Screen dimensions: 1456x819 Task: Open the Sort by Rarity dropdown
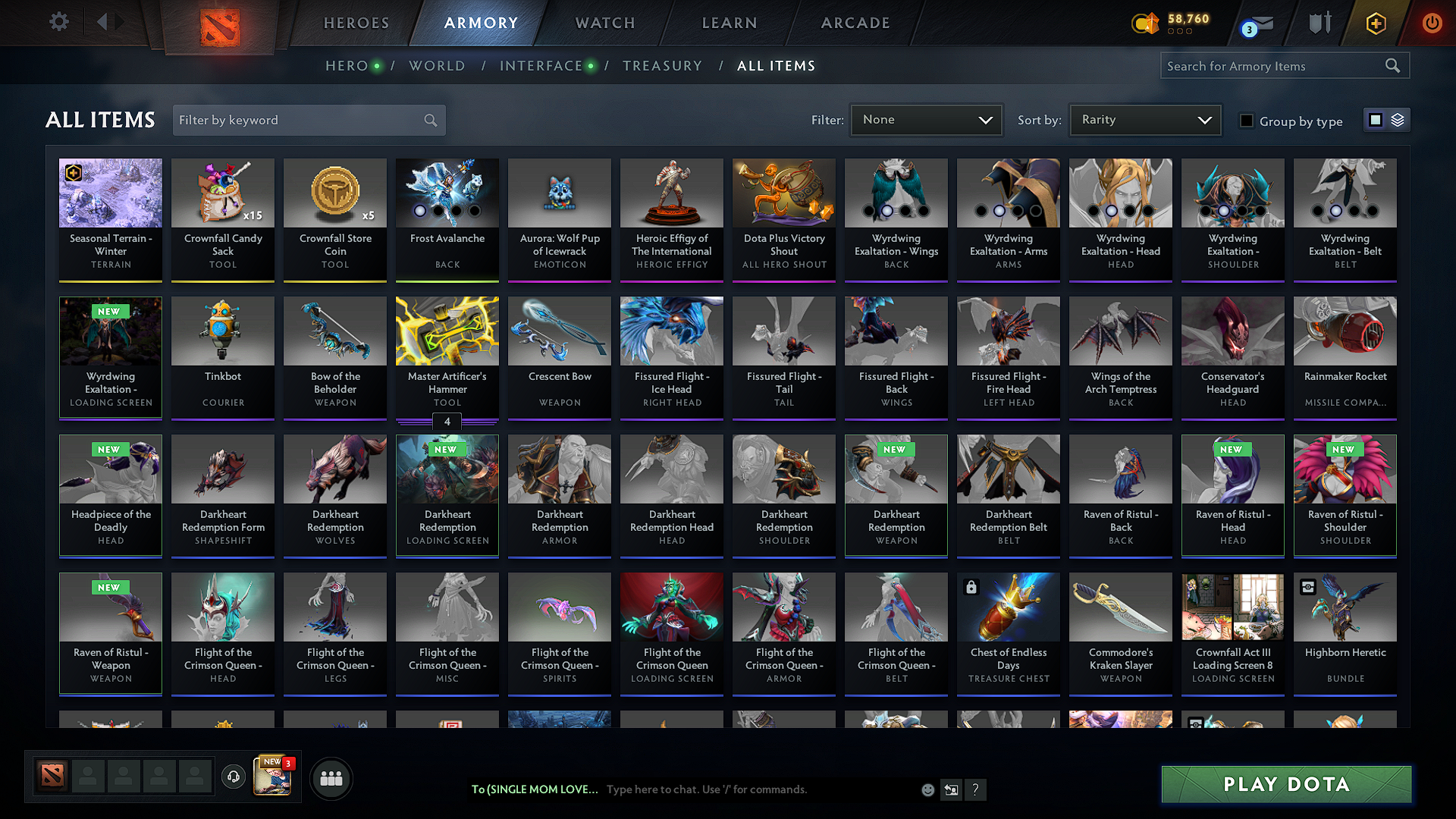point(1145,120)
